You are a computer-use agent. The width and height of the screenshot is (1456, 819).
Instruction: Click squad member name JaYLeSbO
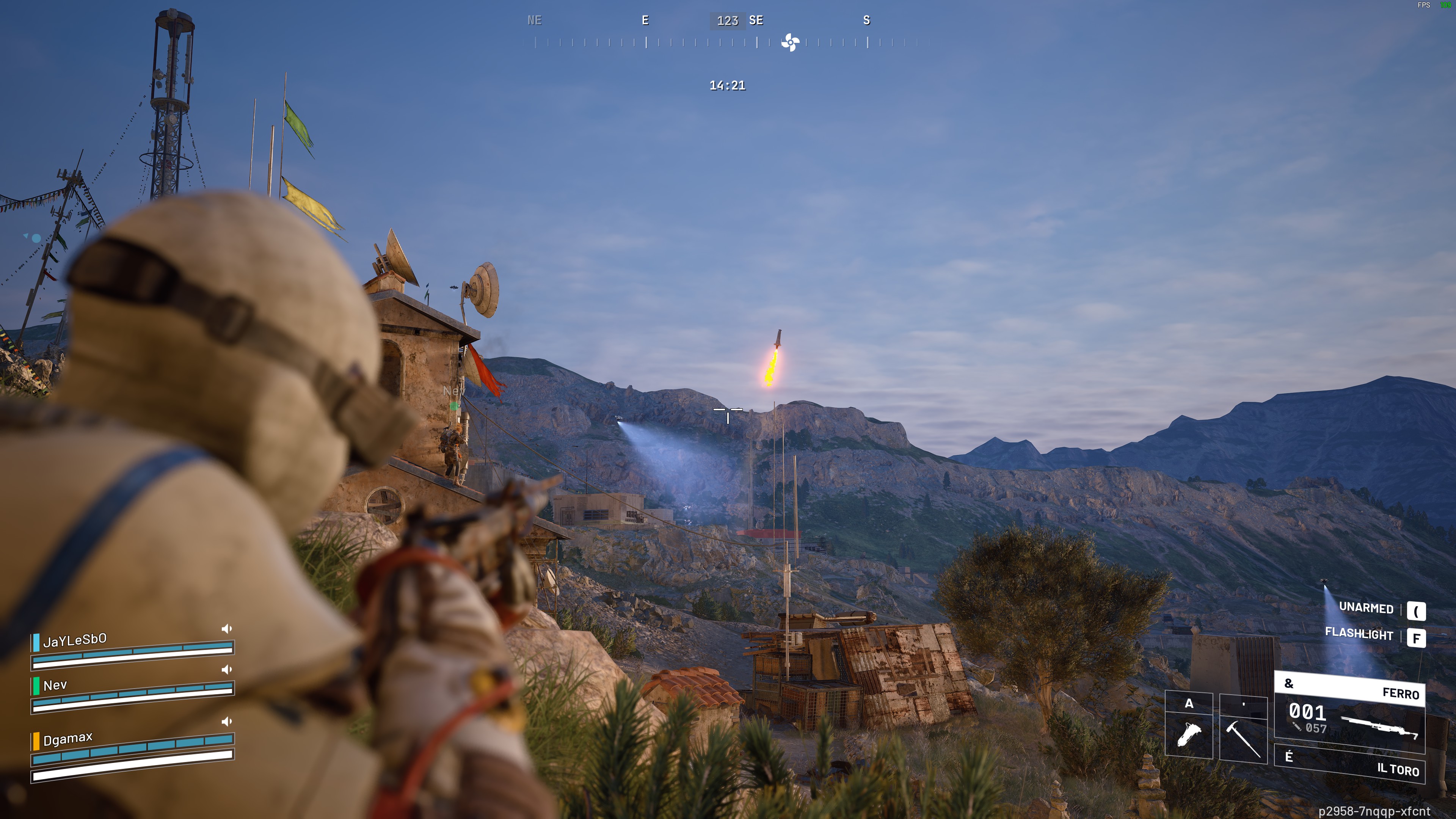[x=75, y=640]
